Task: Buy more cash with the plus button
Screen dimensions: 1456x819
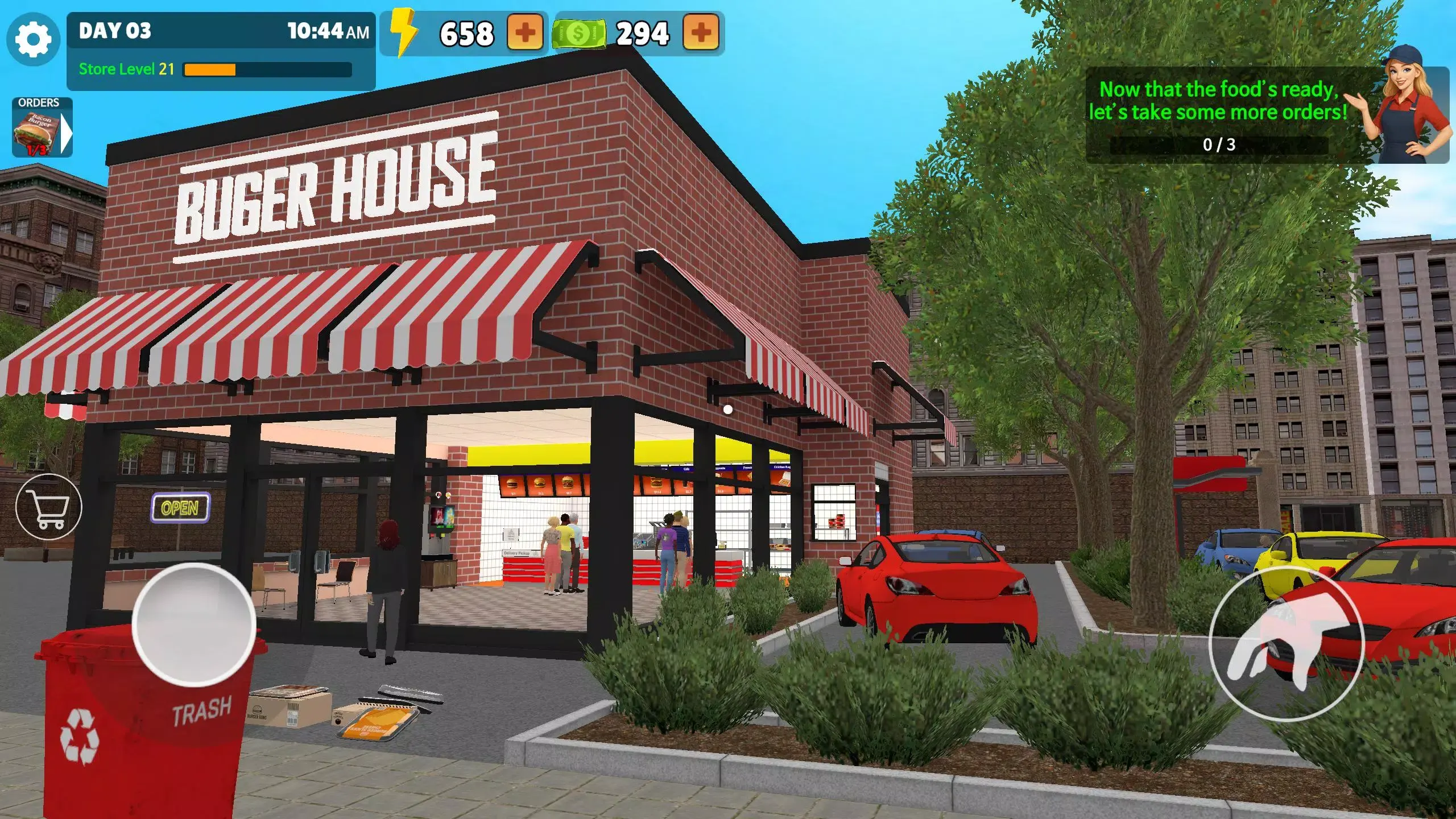Action: point(700,32)
